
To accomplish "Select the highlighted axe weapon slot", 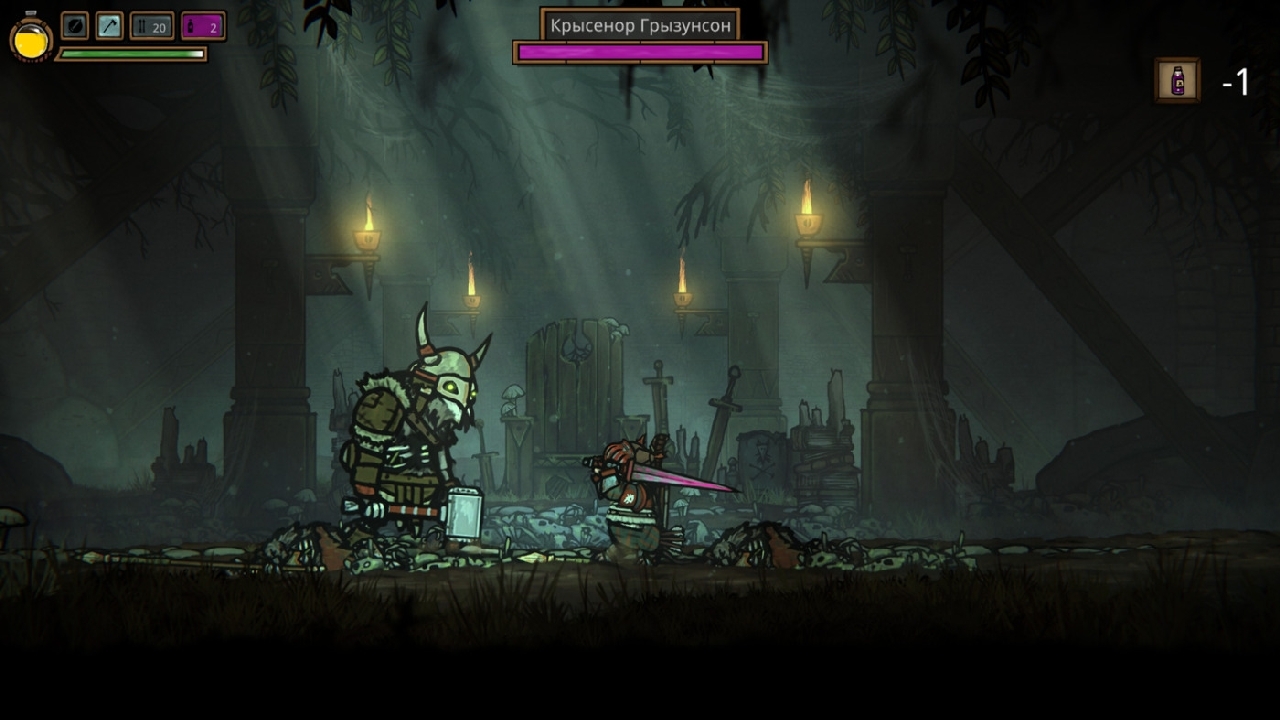I will (109, 26).
